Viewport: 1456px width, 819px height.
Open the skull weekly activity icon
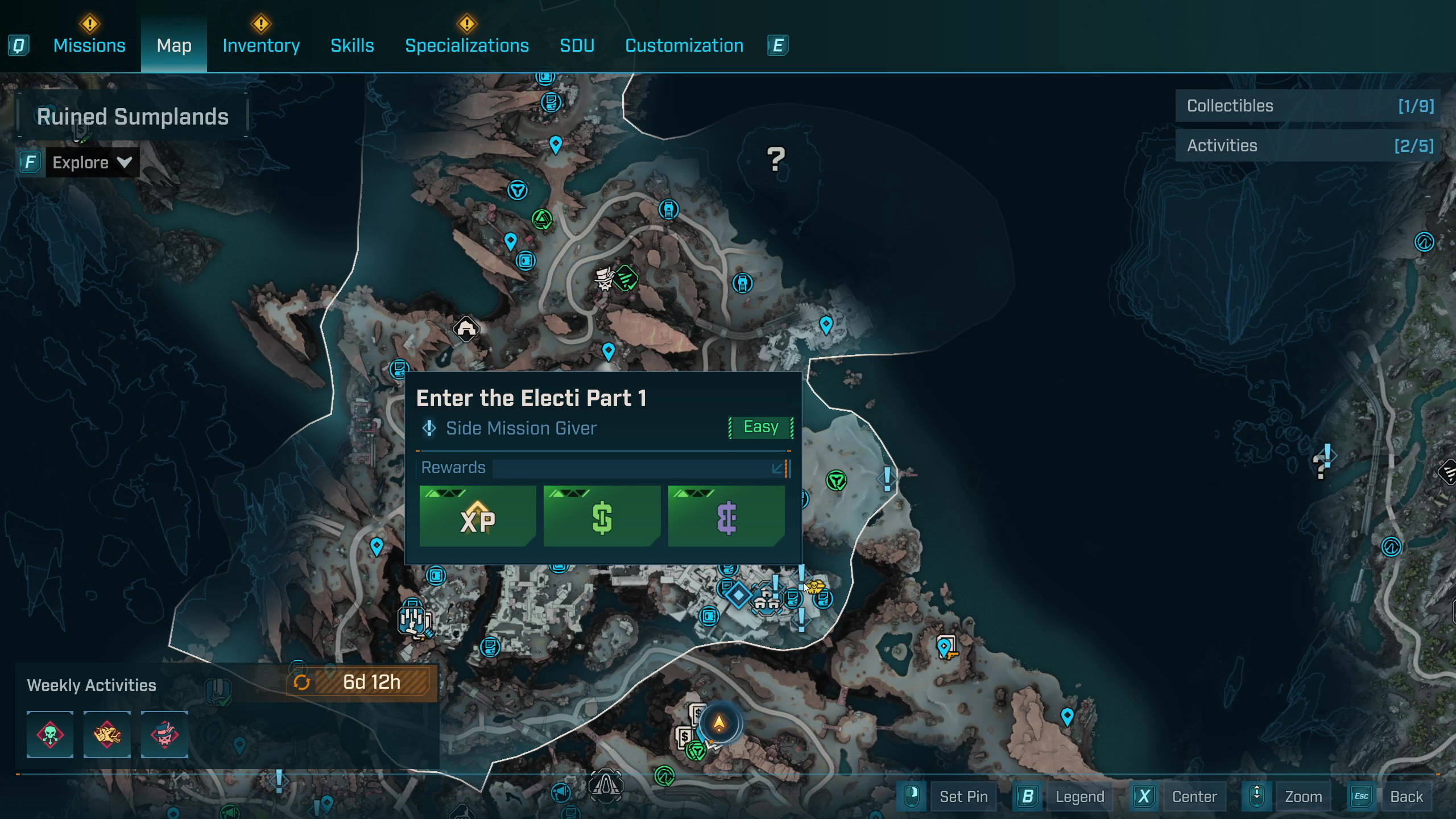[50, 734]
